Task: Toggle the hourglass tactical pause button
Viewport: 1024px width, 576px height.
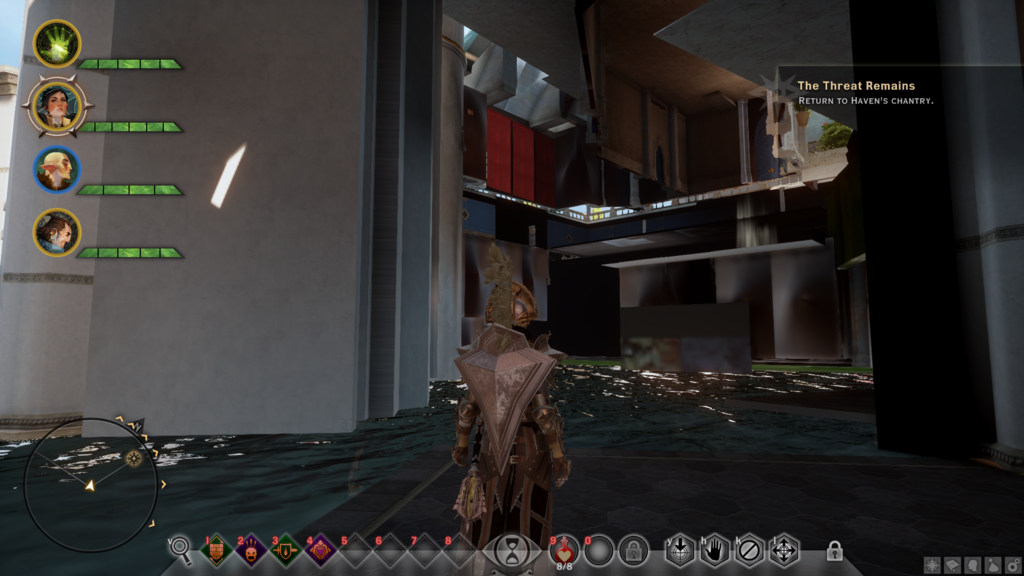Action: 512,550
